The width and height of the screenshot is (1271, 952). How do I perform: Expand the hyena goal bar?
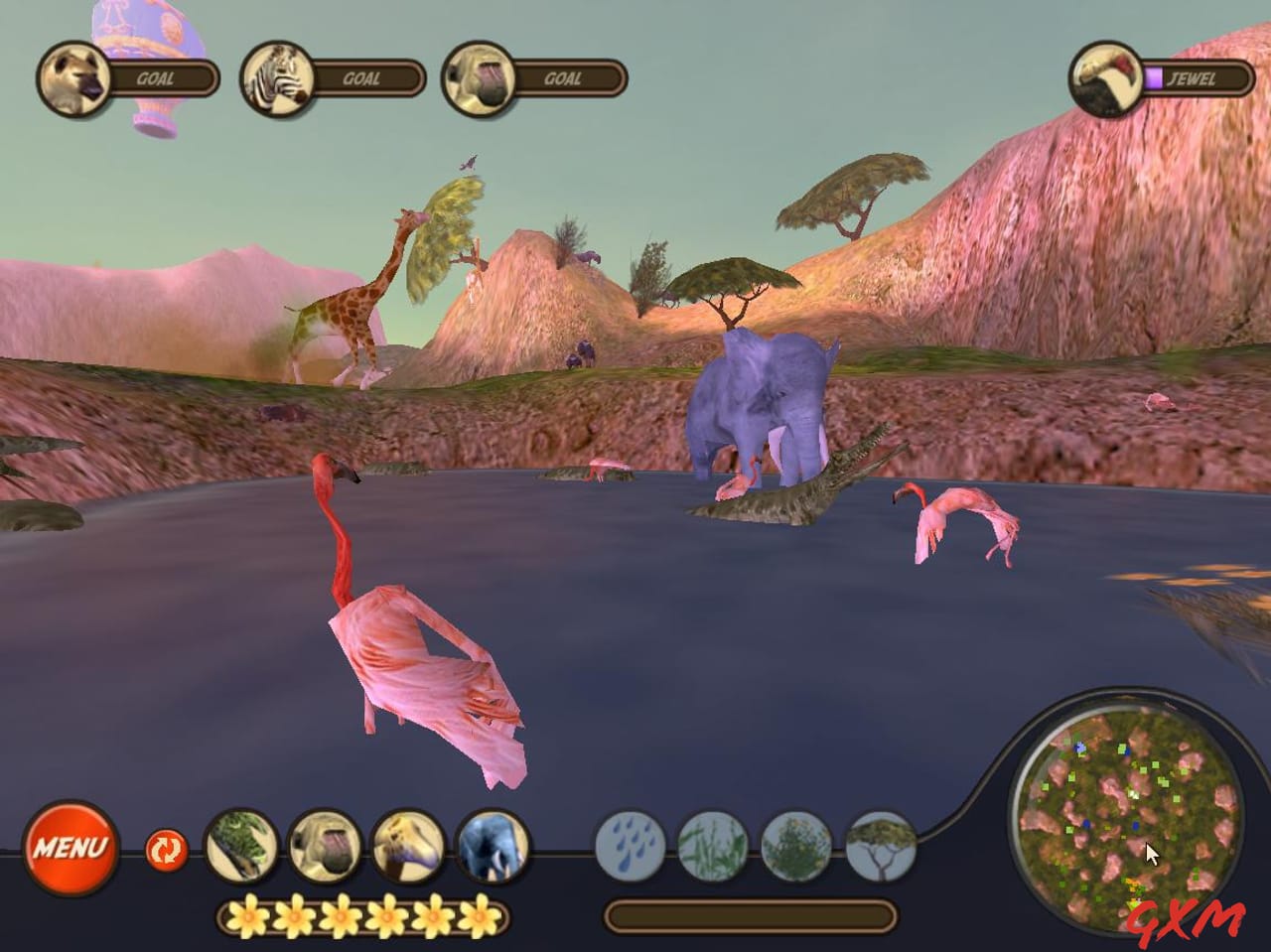pos(164,79)
